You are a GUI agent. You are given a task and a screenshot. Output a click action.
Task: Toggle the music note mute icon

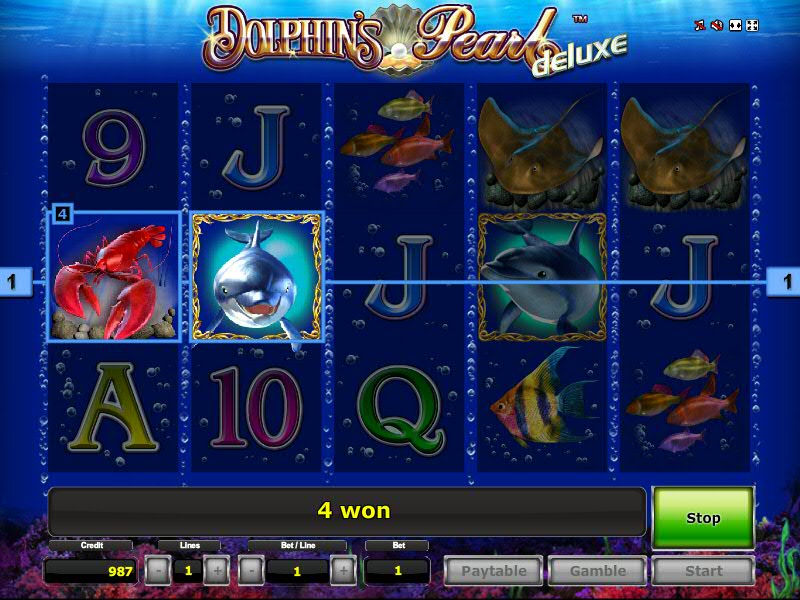click(699, 25)
